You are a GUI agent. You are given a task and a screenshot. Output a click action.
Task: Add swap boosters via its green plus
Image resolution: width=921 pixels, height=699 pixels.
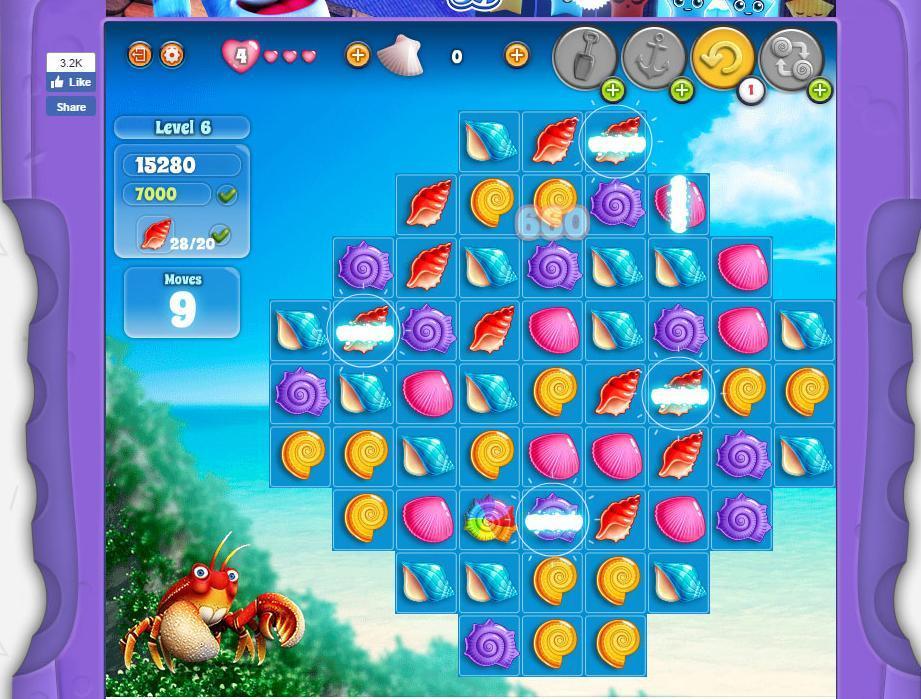click(819, 91)
